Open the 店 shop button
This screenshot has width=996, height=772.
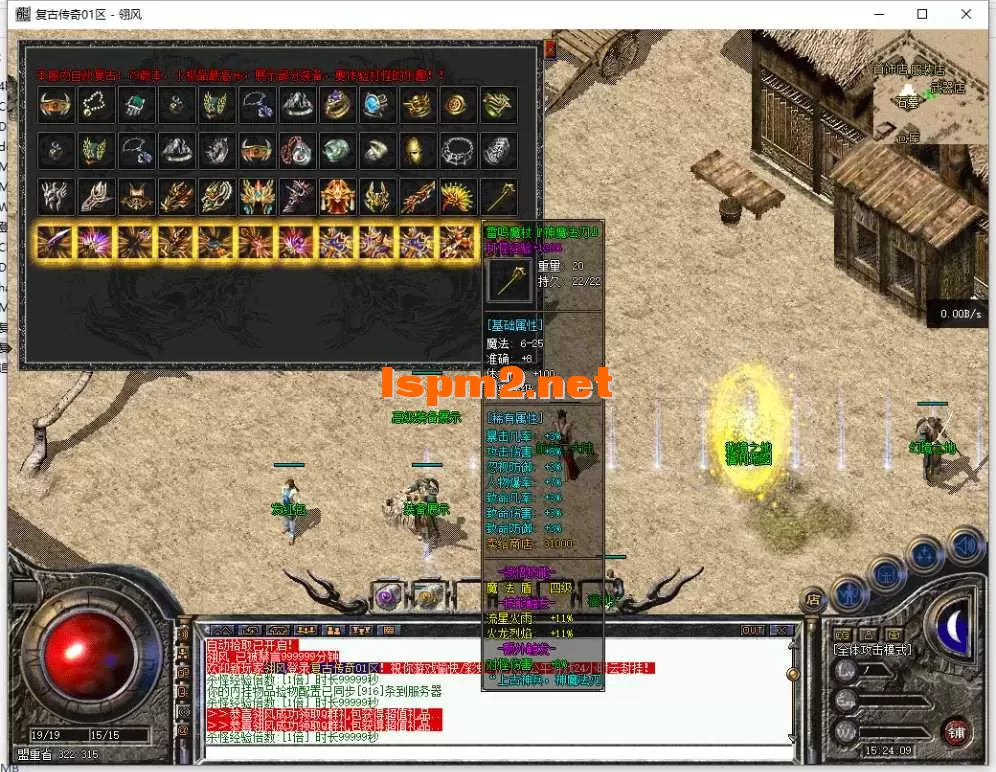click(813, 600)
